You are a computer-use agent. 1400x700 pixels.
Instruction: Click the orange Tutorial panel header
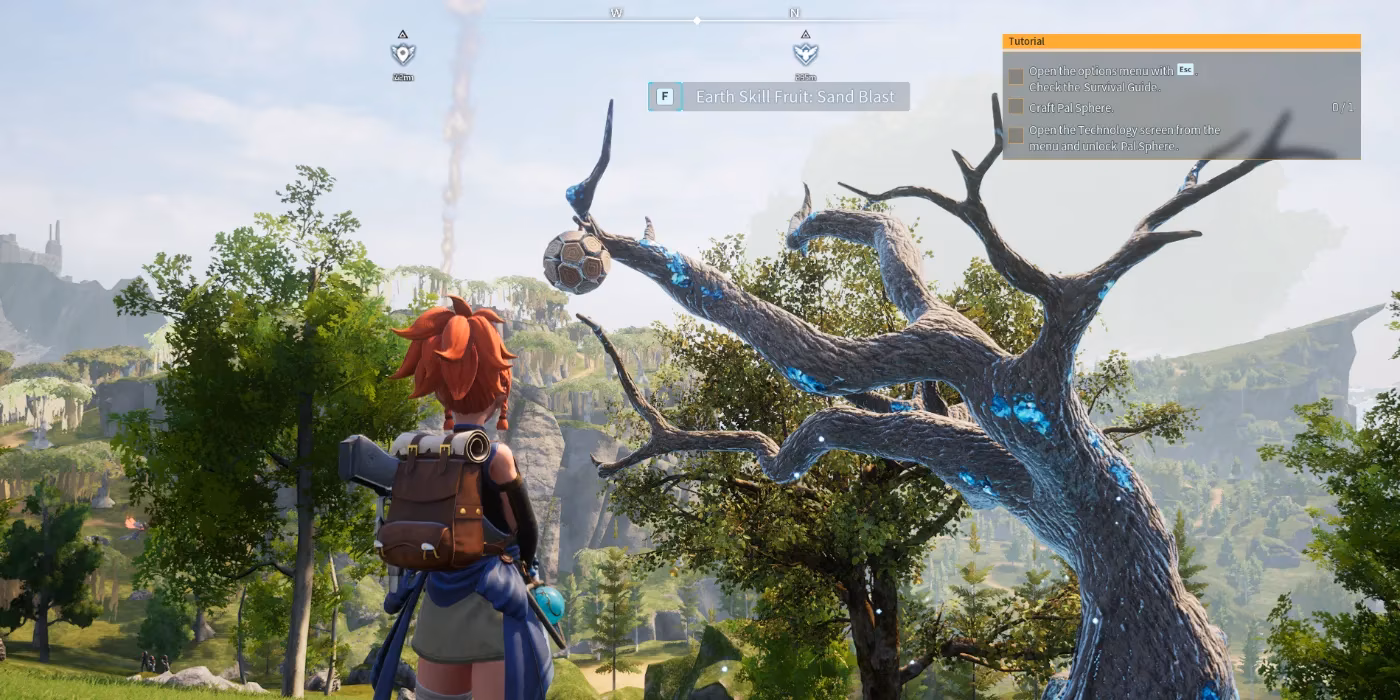[1181, 42]
